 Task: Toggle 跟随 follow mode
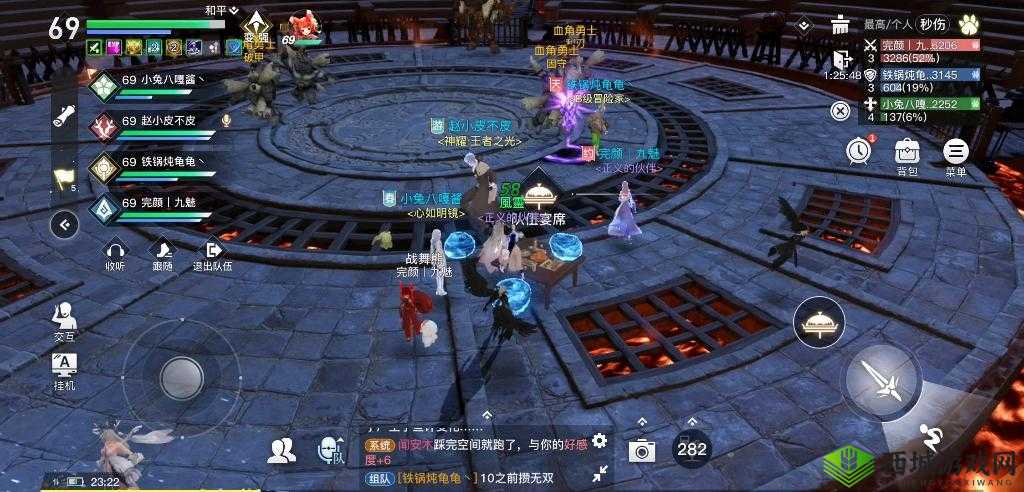(162, 256)
